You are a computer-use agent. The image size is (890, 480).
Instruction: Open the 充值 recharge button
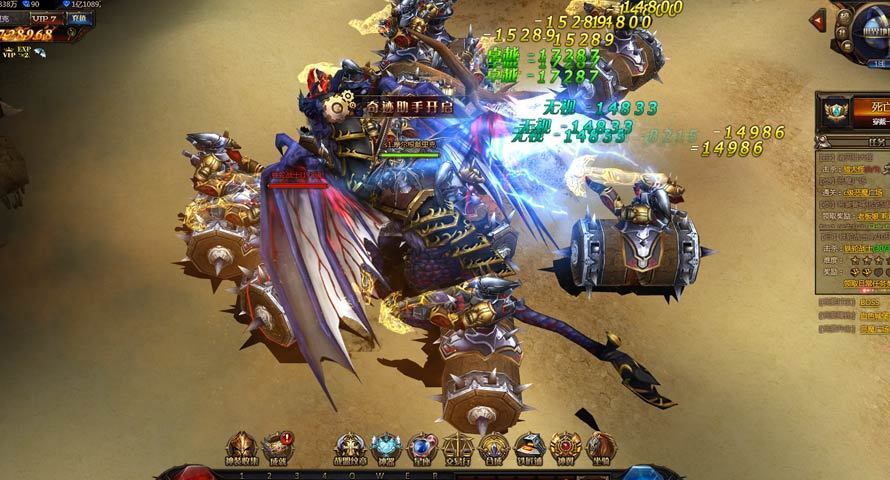[77, 19]
